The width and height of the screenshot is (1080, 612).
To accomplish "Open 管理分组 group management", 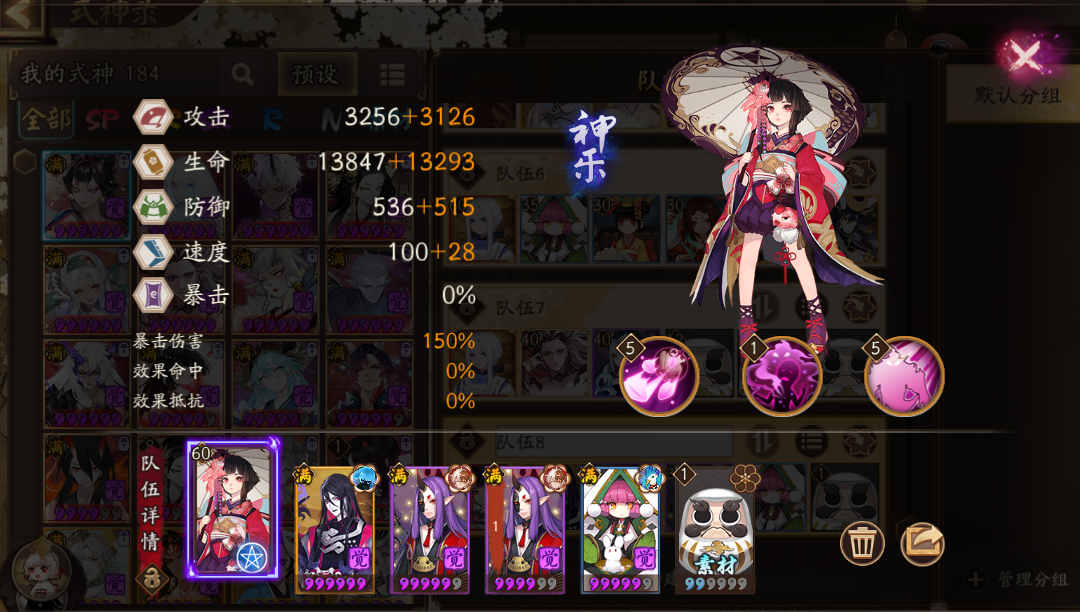I will [1020, 579].
